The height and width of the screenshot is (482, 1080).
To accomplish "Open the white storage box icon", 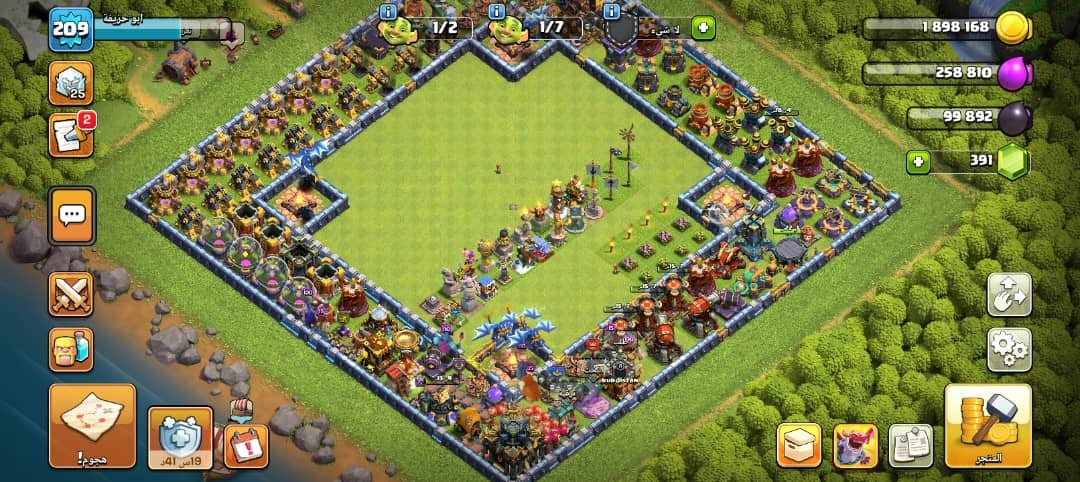I will [799, 445].
